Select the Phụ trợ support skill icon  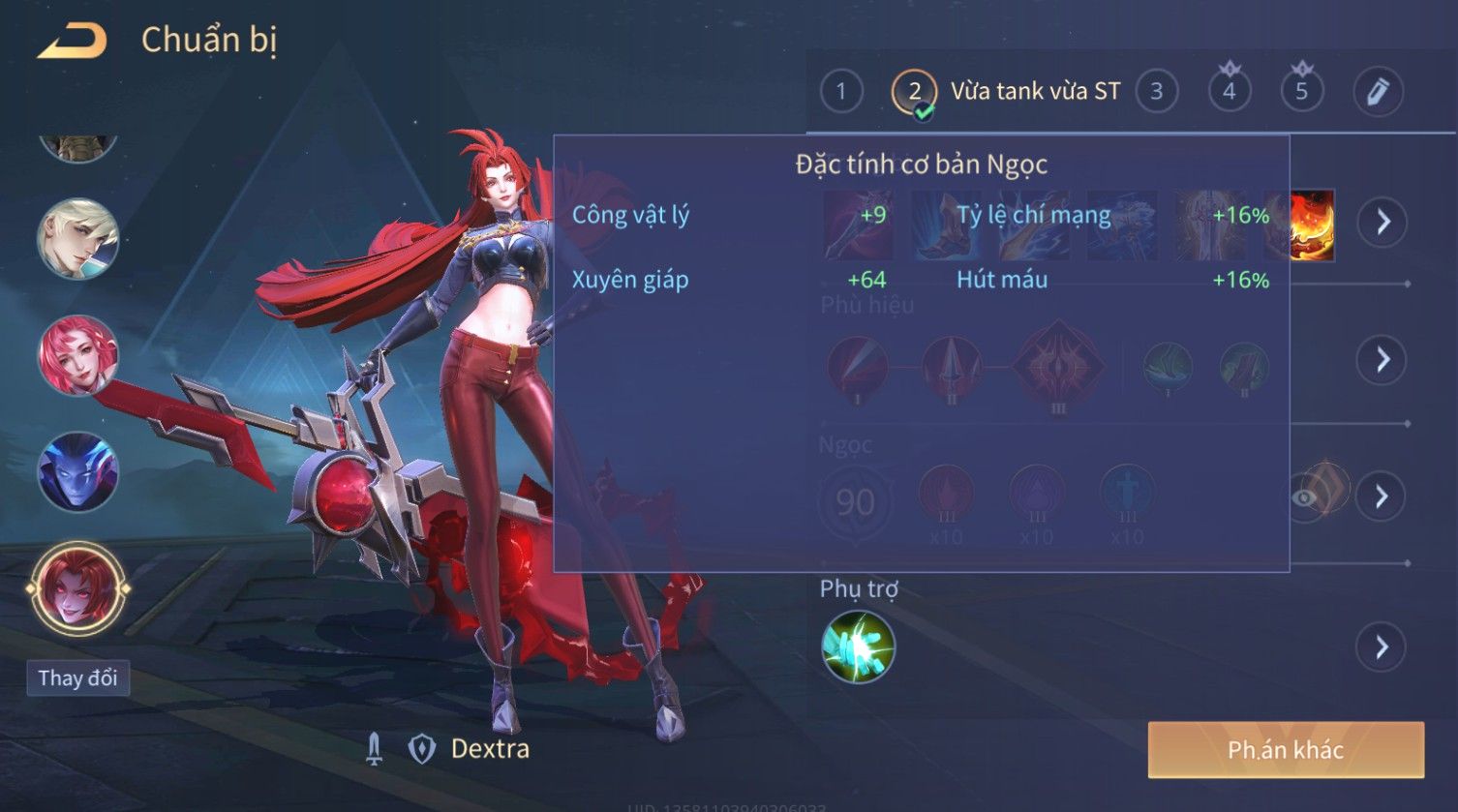click(858, 647)
